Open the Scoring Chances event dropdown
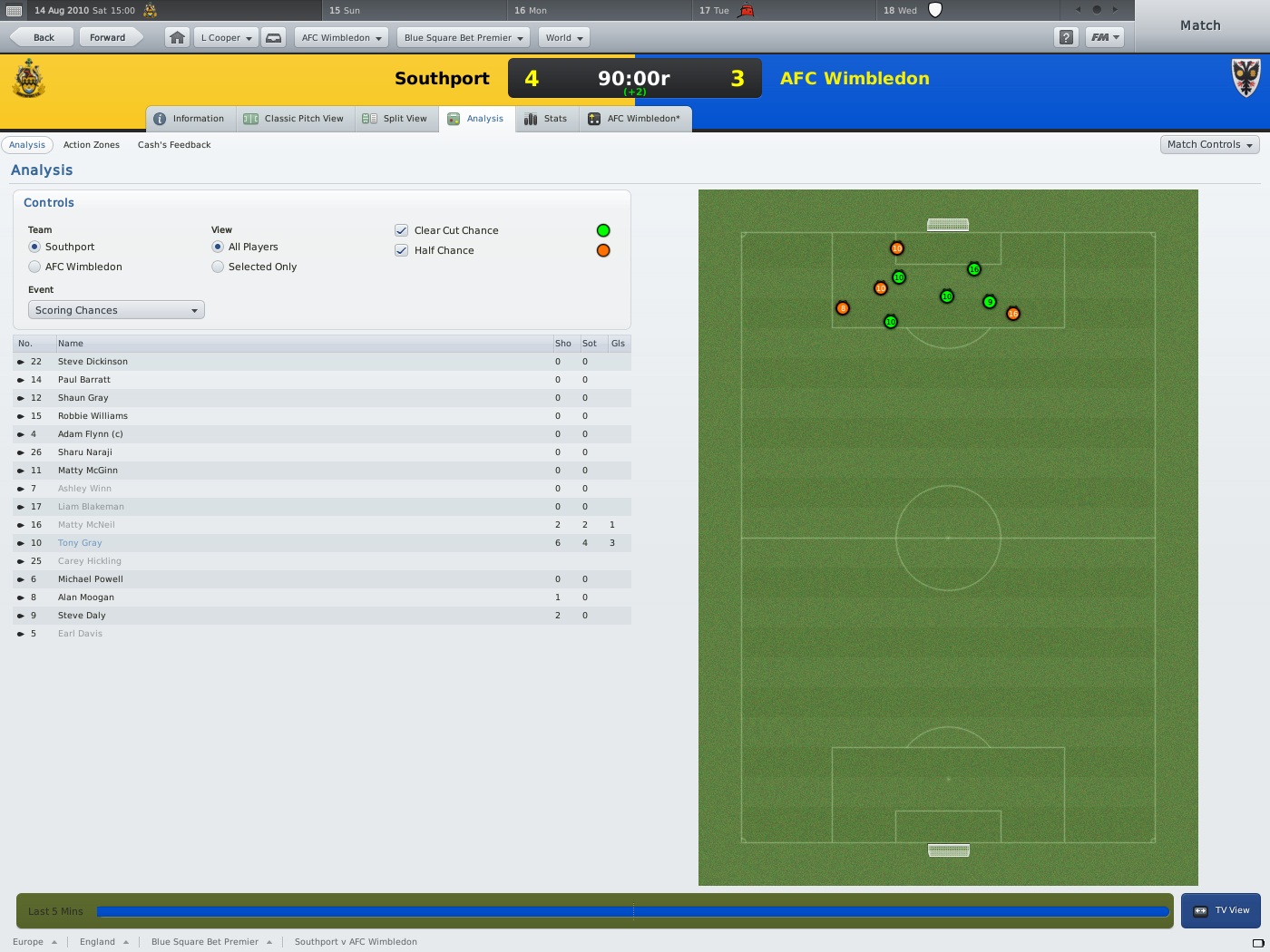This screenshot has height=952, width=1270. click(115, 309)
